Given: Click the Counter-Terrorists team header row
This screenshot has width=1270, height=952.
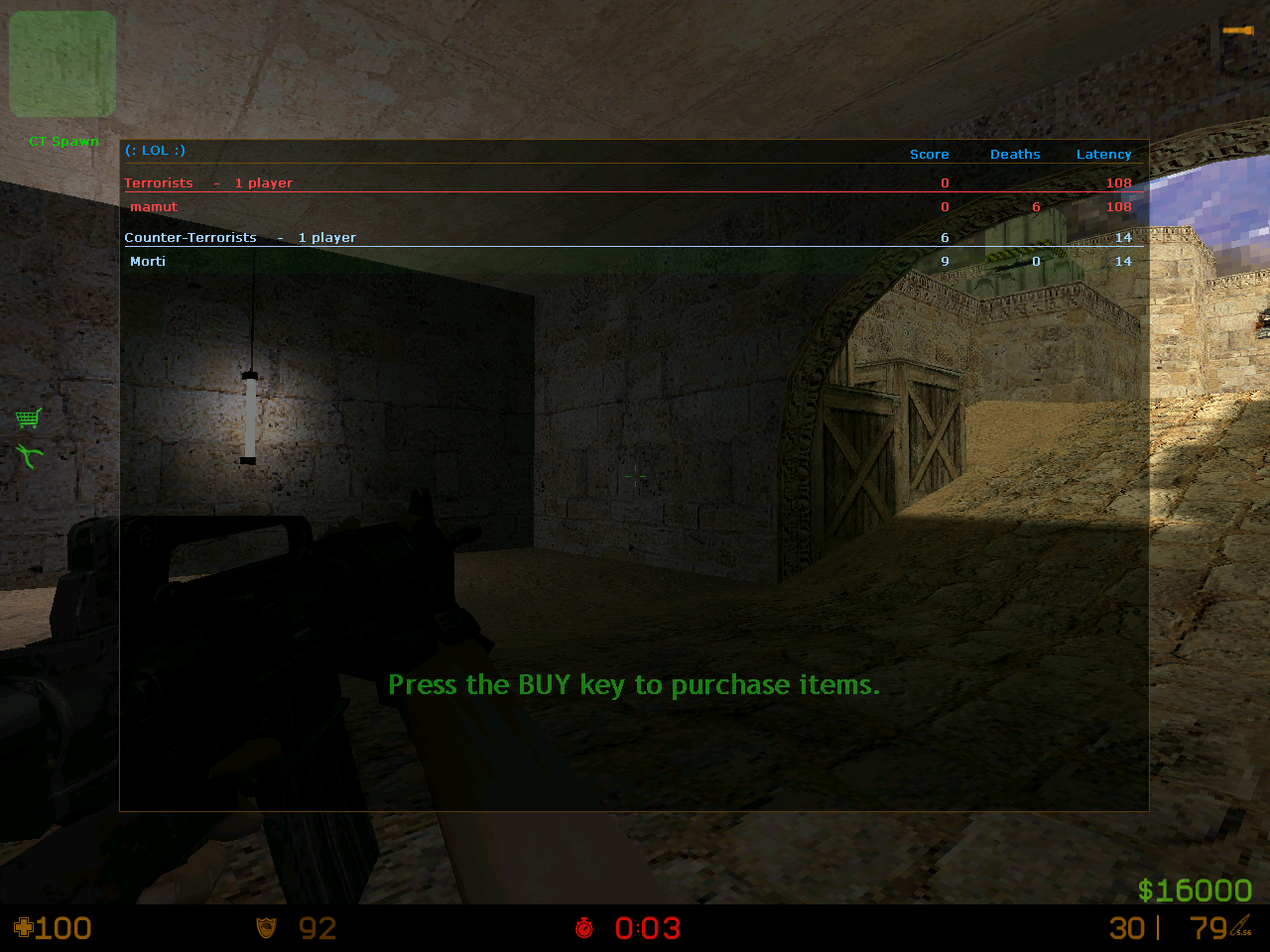Looking at the screenshot, I should pos(190,238).
